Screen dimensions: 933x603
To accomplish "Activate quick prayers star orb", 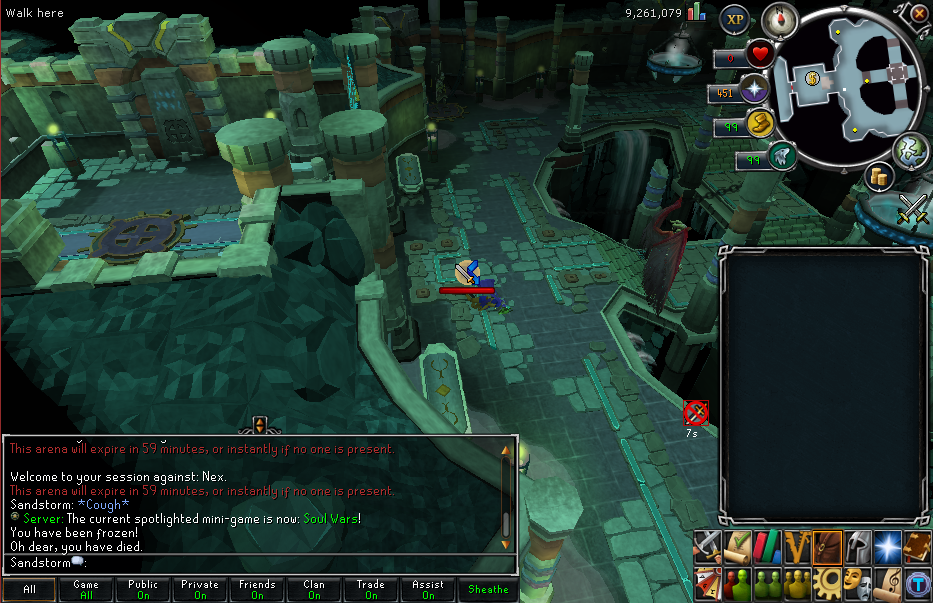I will point(757,92).
